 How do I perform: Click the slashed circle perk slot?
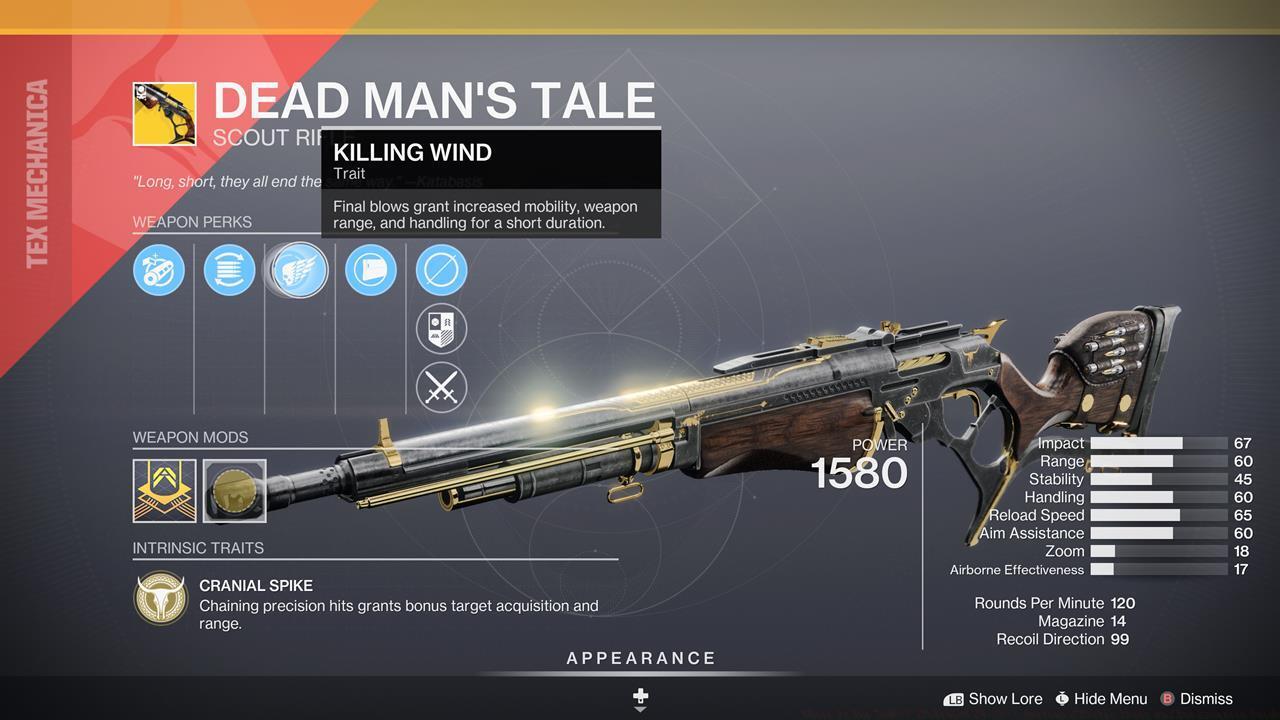click(441, 270)
